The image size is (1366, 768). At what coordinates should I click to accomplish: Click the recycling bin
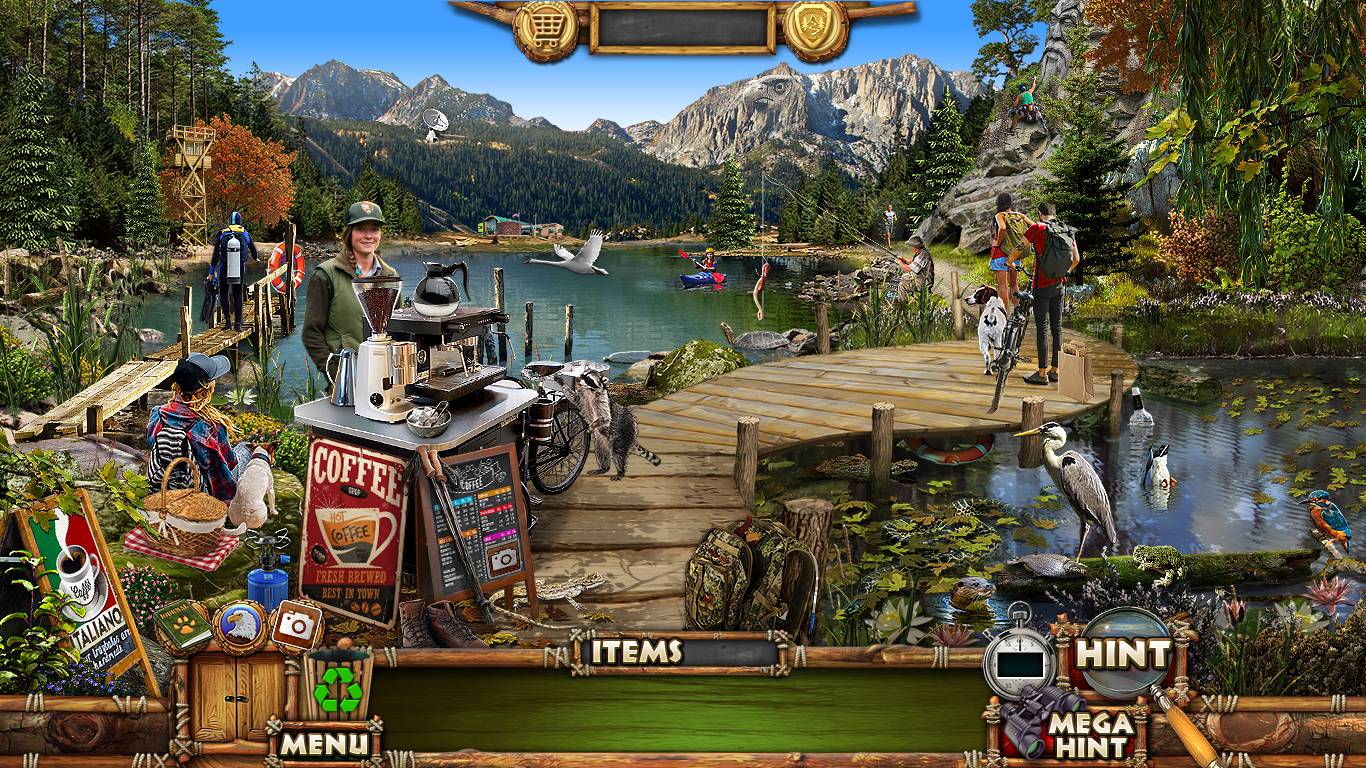pyautogui.click(x=337, y=686)
